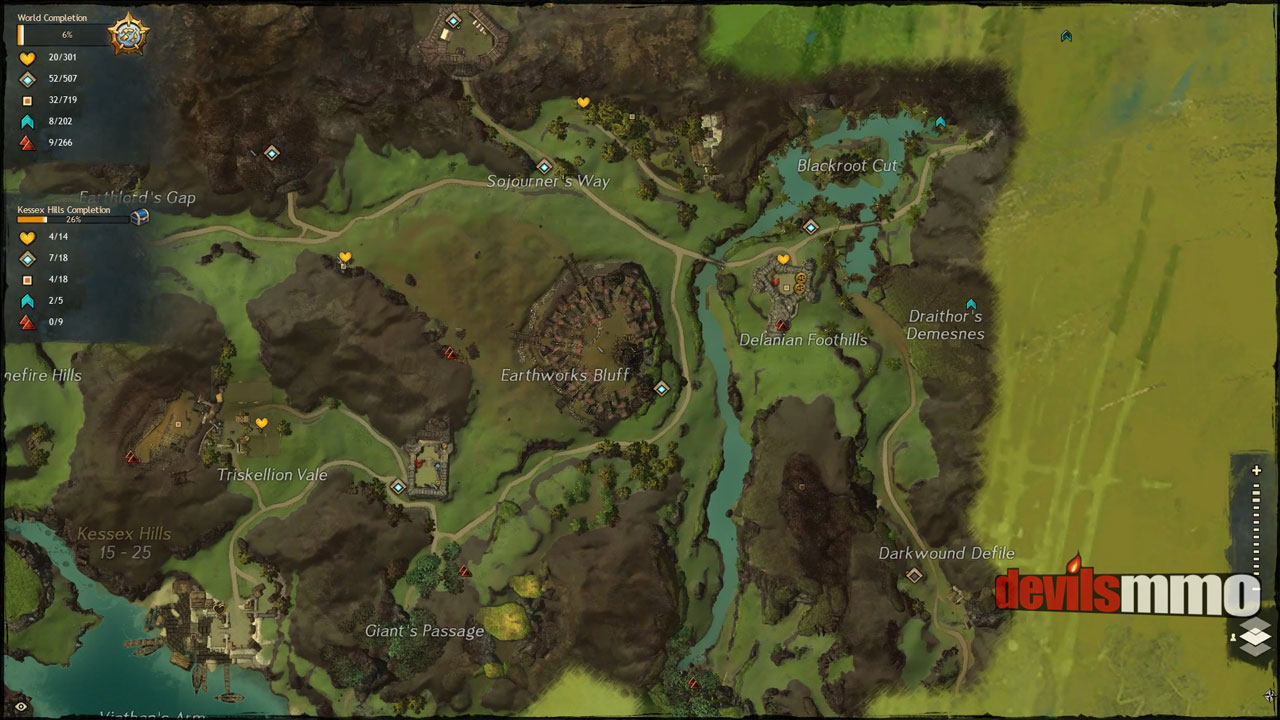Click the waypoint above Triskellion Vale
The height and width of the screenshot is (720, 1280).
point(396,487)
